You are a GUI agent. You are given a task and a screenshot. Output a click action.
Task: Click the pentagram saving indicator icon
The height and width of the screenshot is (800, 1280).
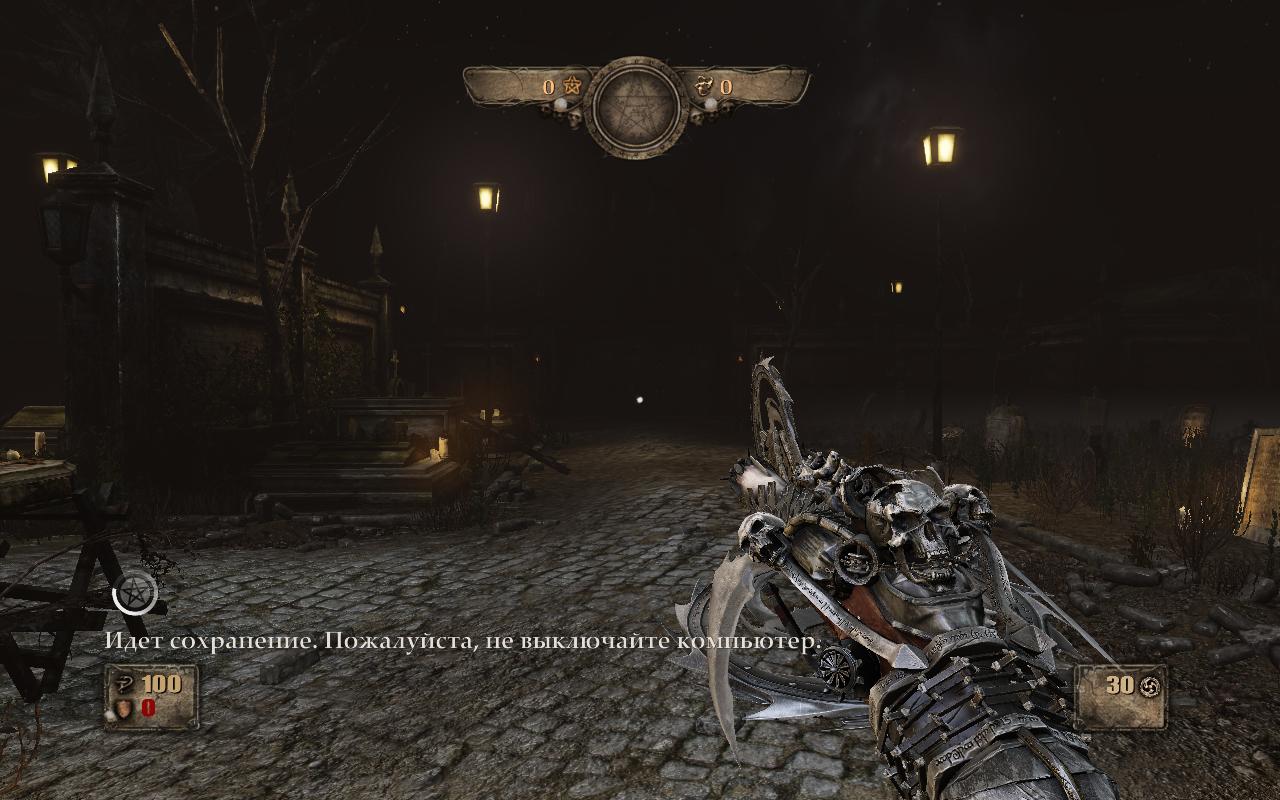tap(135, 592)
